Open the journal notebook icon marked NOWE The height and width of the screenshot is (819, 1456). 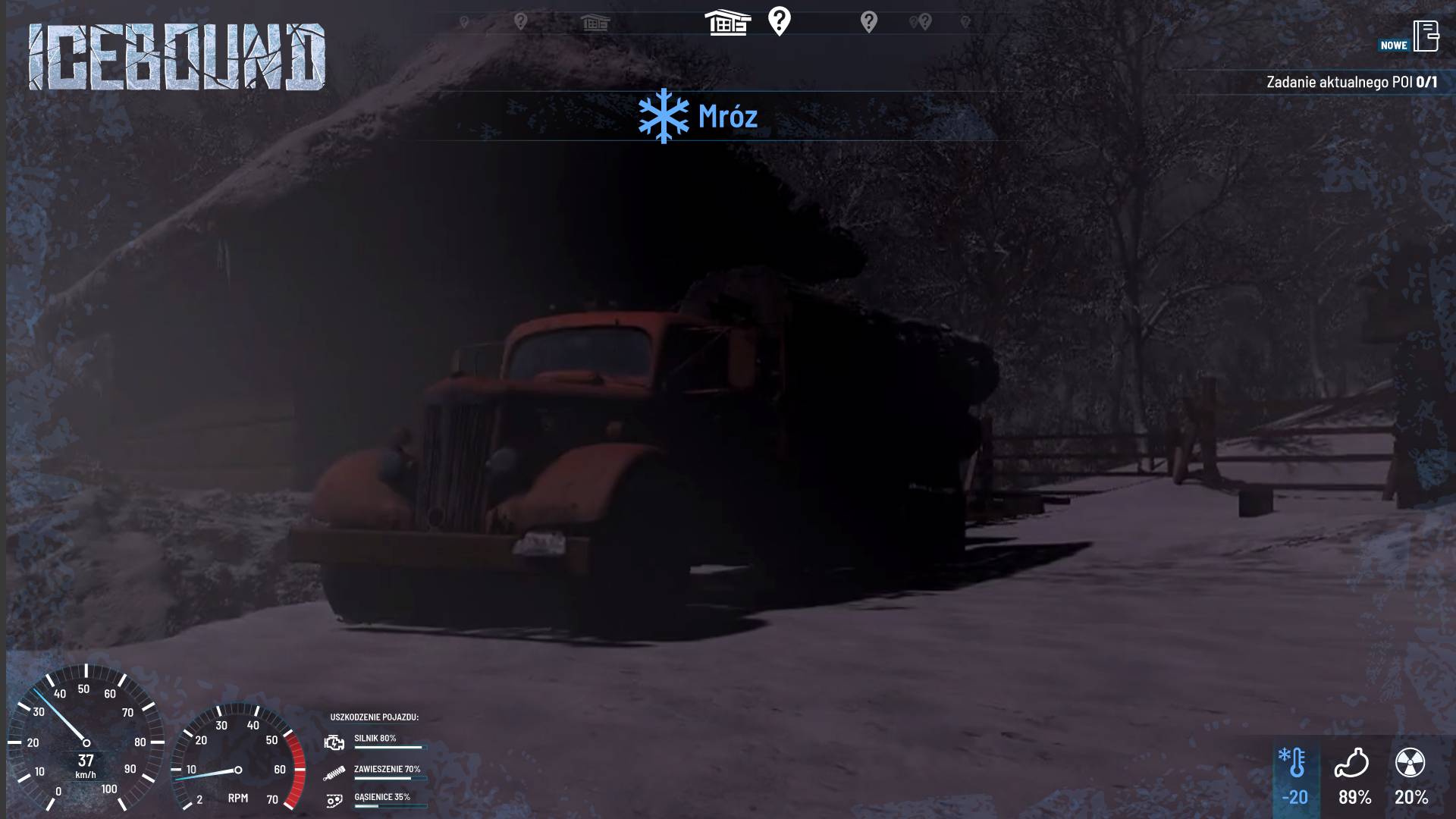1426,36
